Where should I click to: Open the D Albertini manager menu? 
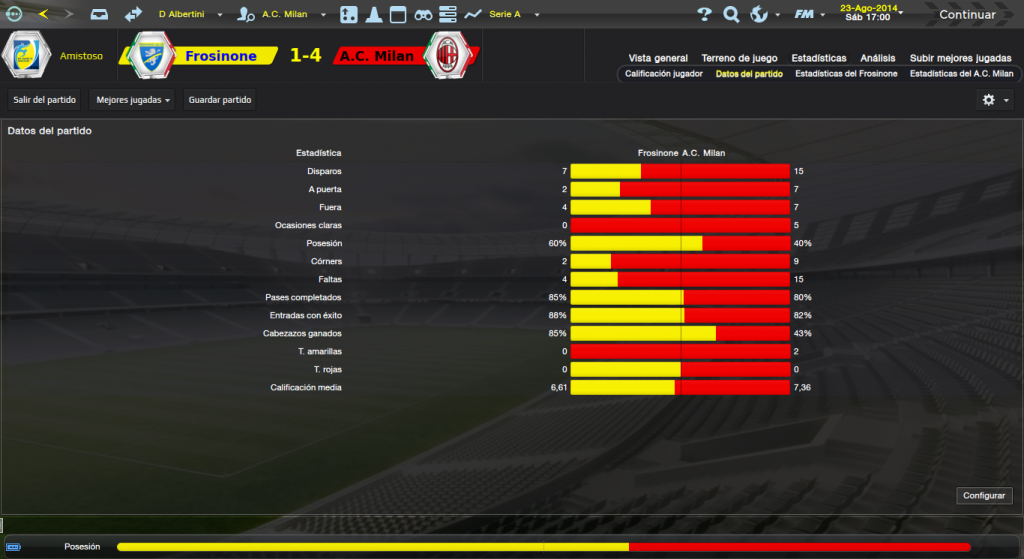(x=188, y=15)
